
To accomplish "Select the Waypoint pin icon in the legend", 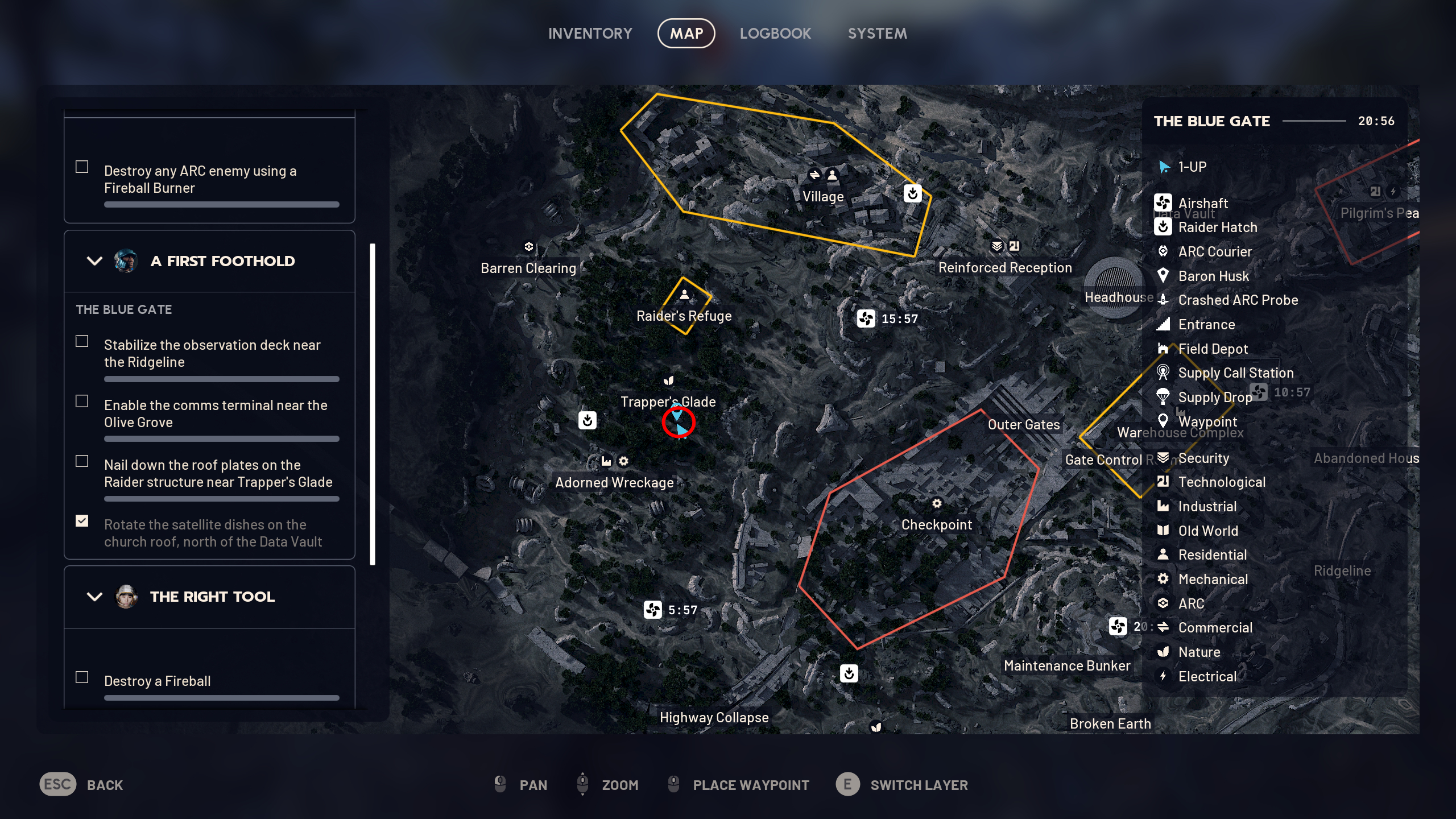I will pos(1164,421).
